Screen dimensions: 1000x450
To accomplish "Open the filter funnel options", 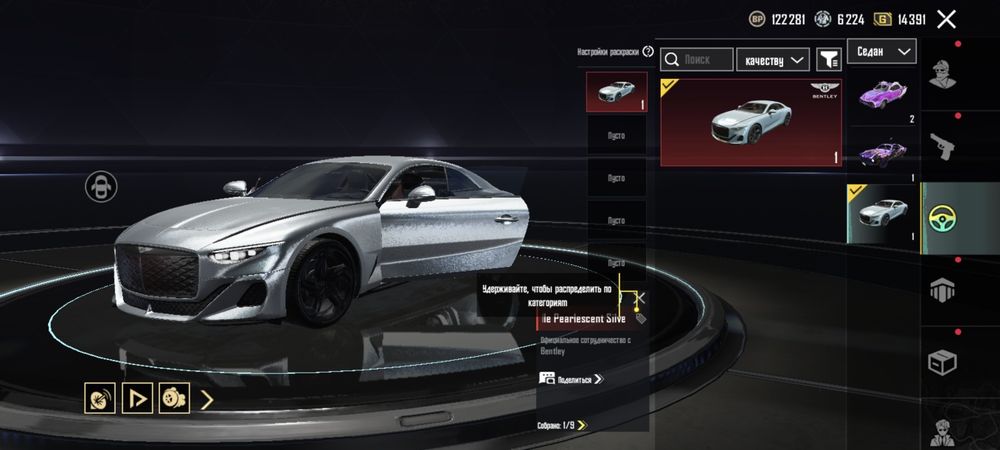I will pos(829,60).
